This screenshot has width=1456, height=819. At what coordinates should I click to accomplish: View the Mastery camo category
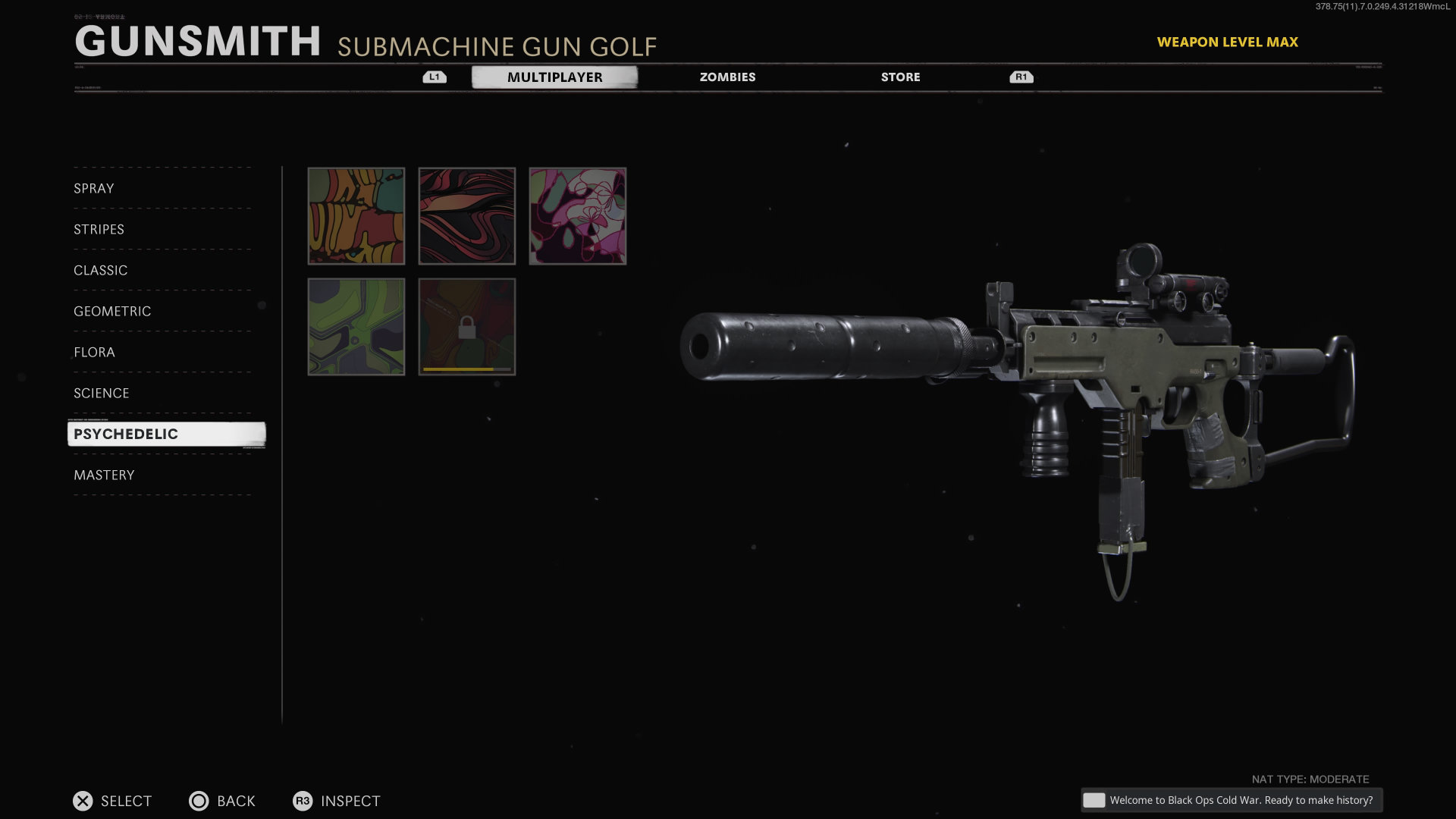pyautogui.click(x=104, y=475)
